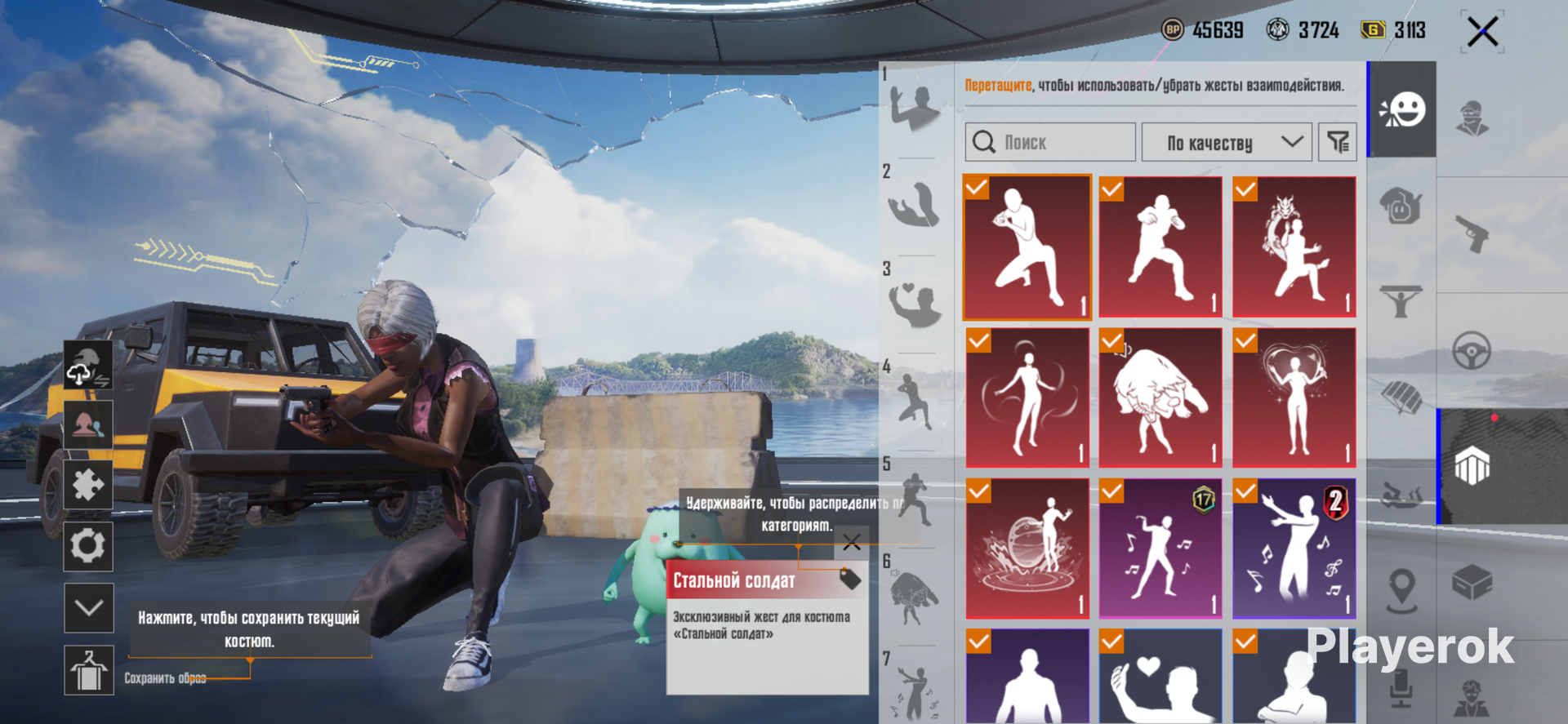Choose the dragon martial arts emote
Screen dimensions: 1568x724
point(1294,247)
